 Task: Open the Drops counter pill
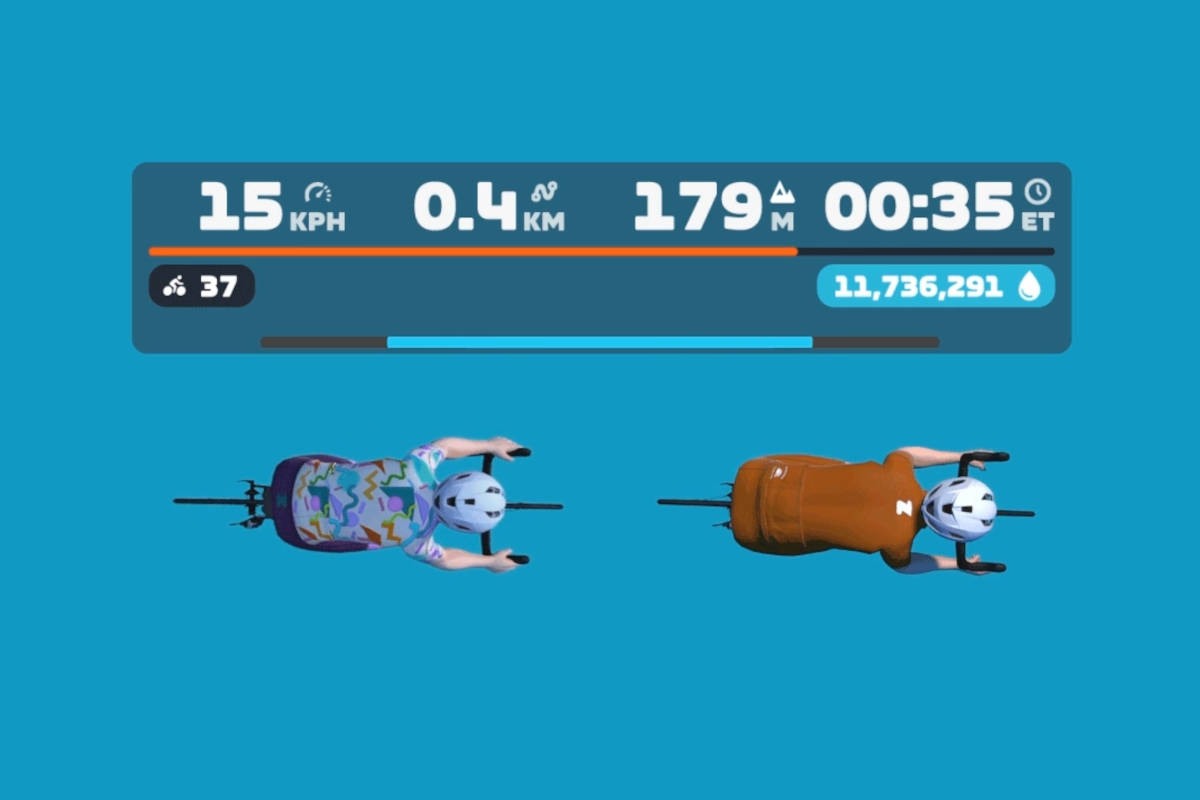point(935,287)
